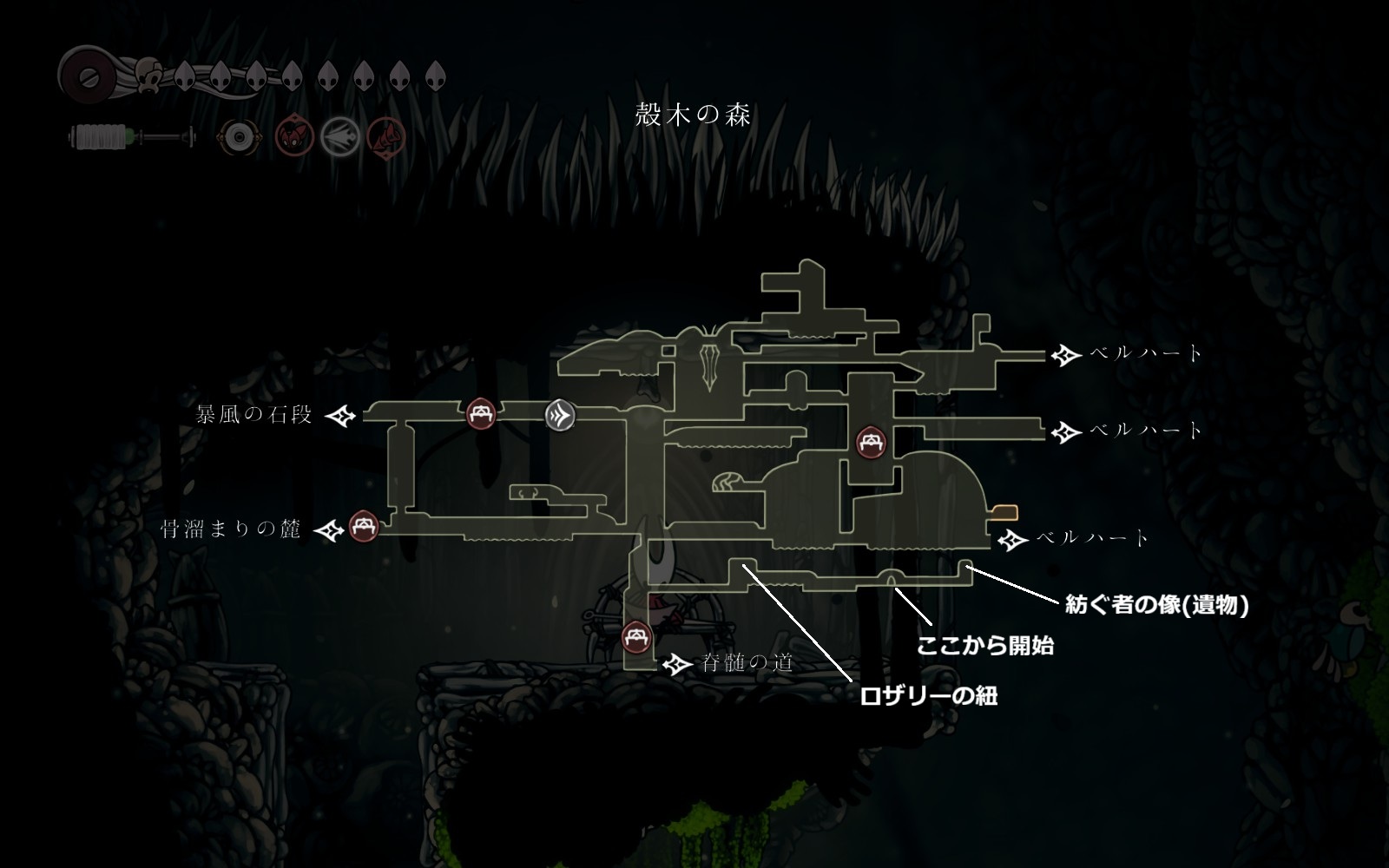Click the moth-shaped map landmark icon
This screenshot has width=1389, height=868.
click(x=710, y=358)
